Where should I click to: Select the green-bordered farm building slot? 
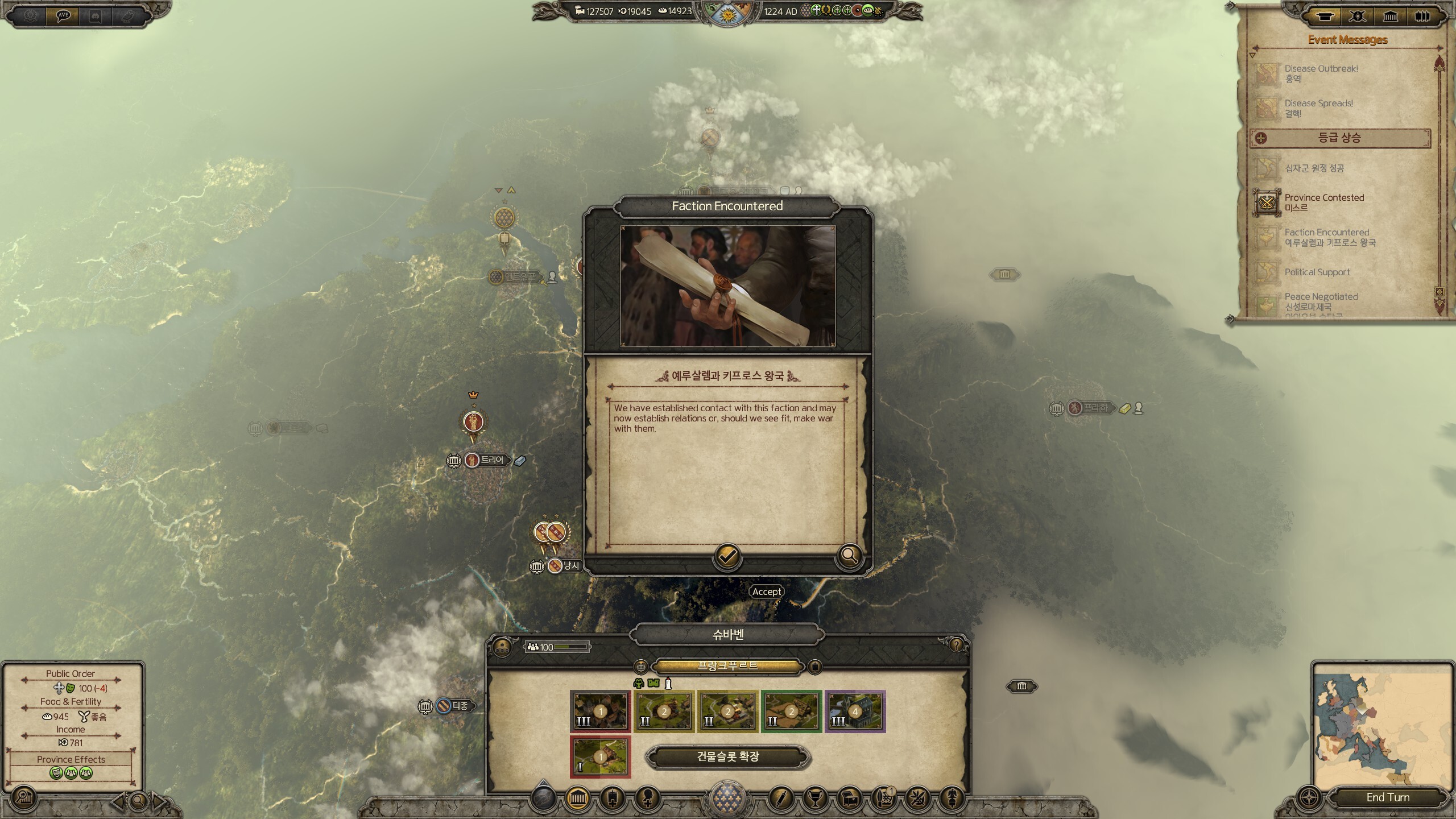click(x=791, y=712)
